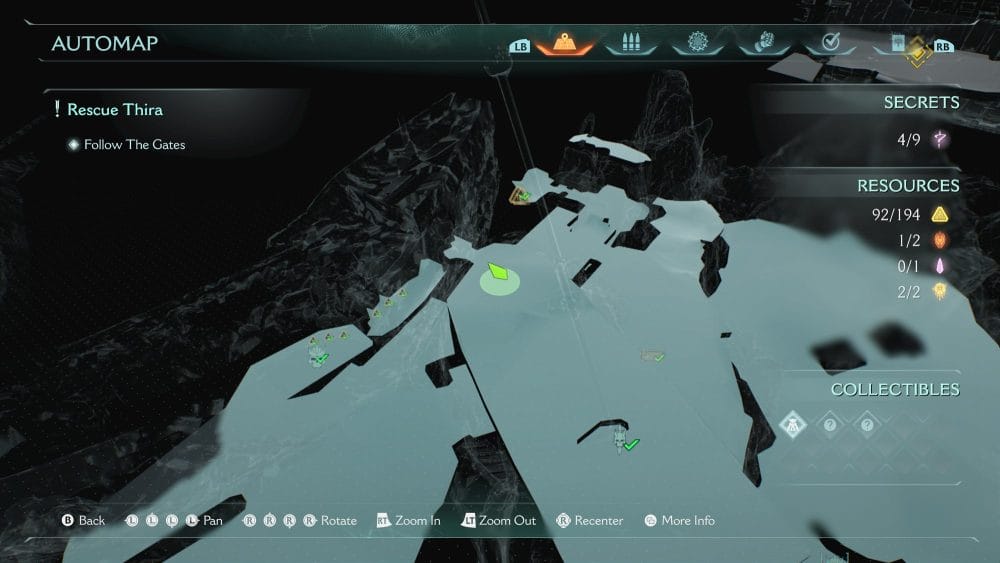1000x563 pixels.
Task: Switch to the ammo bullets tab
Action: coord(631,43)
